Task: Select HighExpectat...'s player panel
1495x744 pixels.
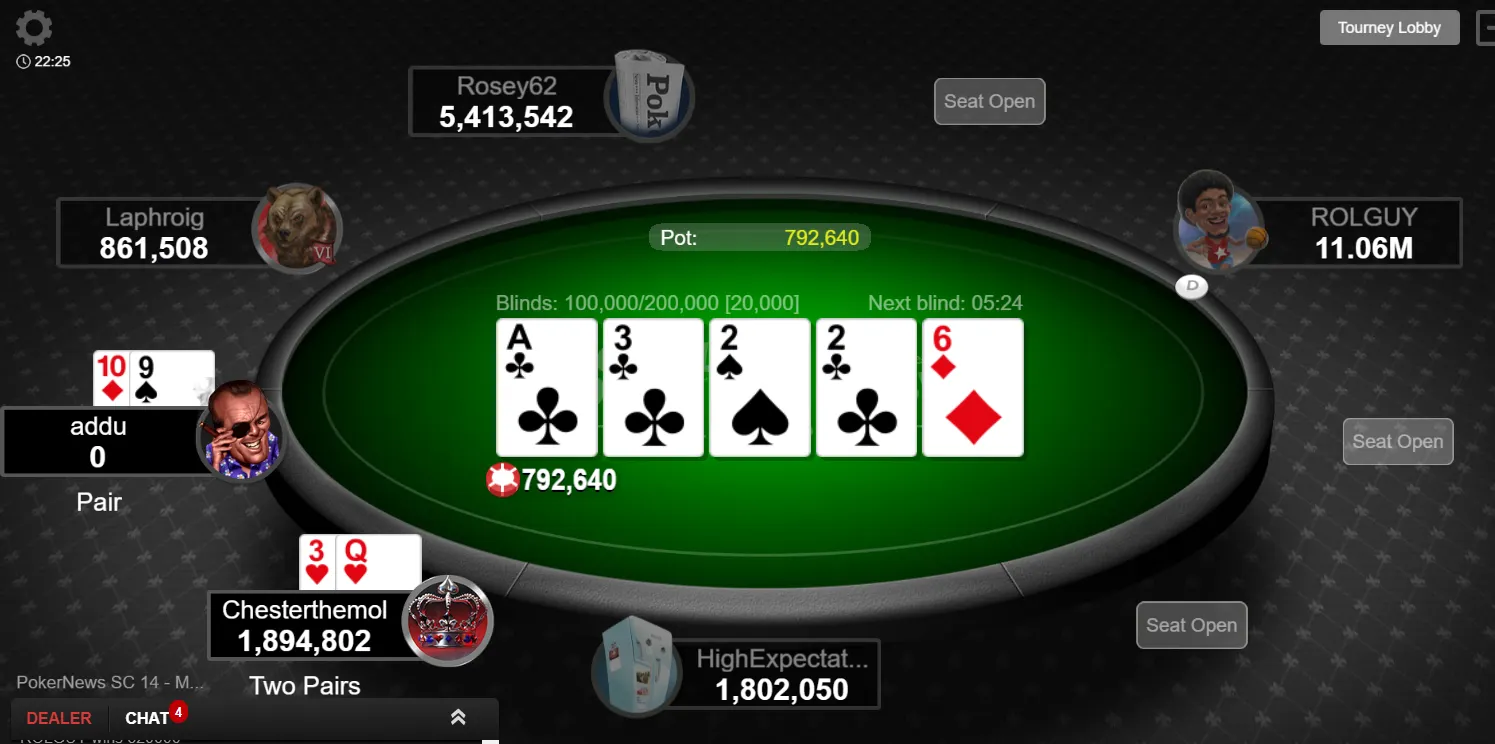Action: click(x=781, y=675)
